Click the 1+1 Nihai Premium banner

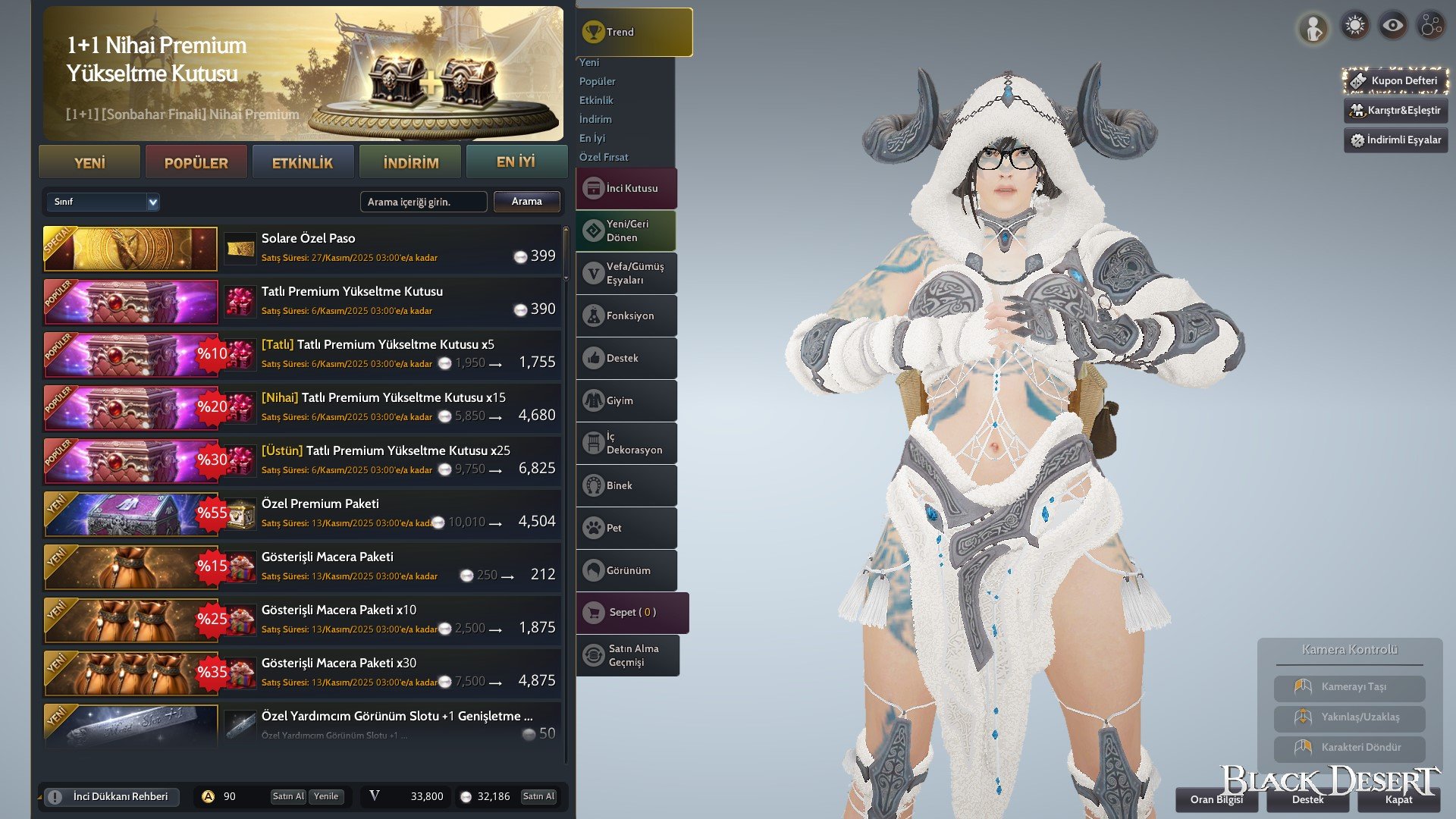[x=303, y=74]
